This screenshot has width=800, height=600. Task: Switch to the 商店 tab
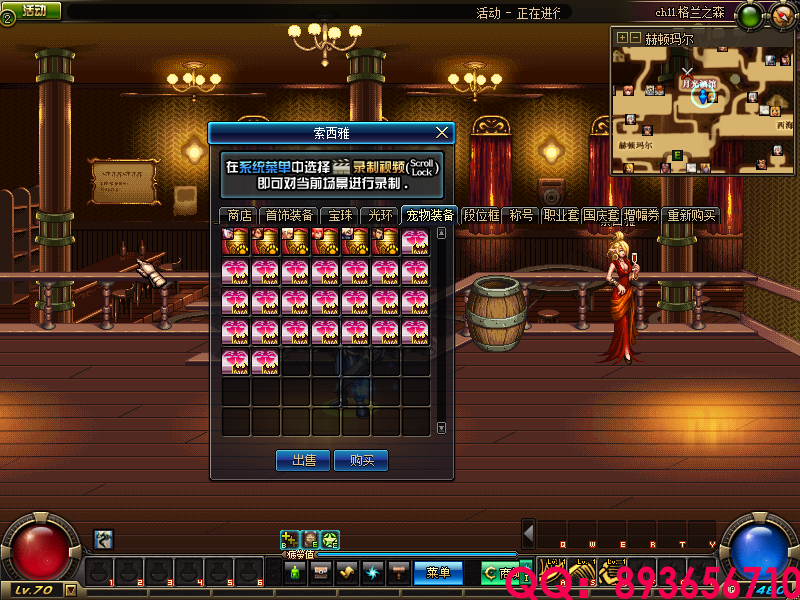(x=239, y=215)
